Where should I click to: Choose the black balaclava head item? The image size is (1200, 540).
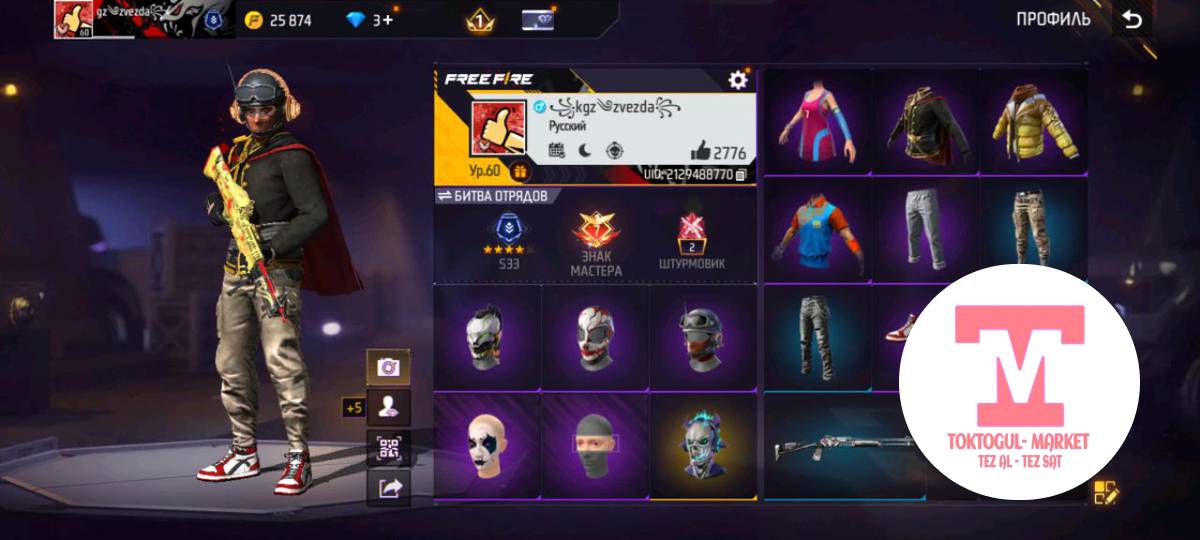(595, 445)
